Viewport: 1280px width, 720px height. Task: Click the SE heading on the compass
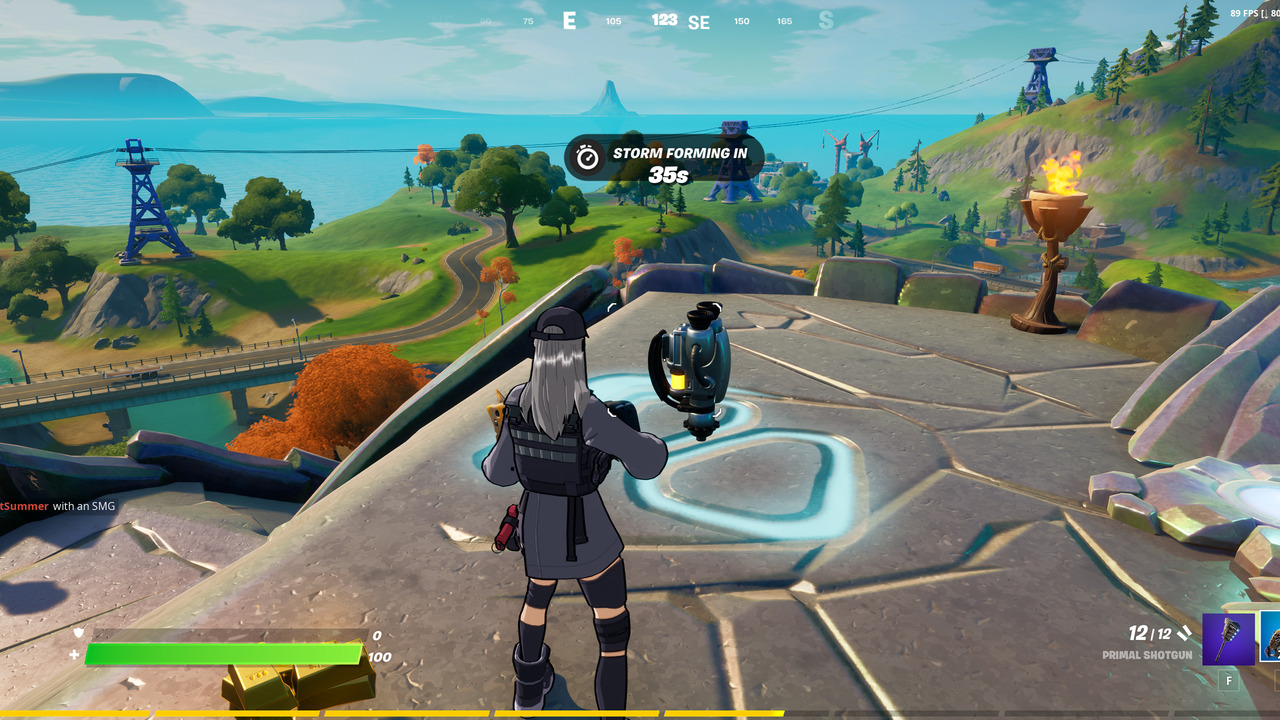(x=699, y=22)
